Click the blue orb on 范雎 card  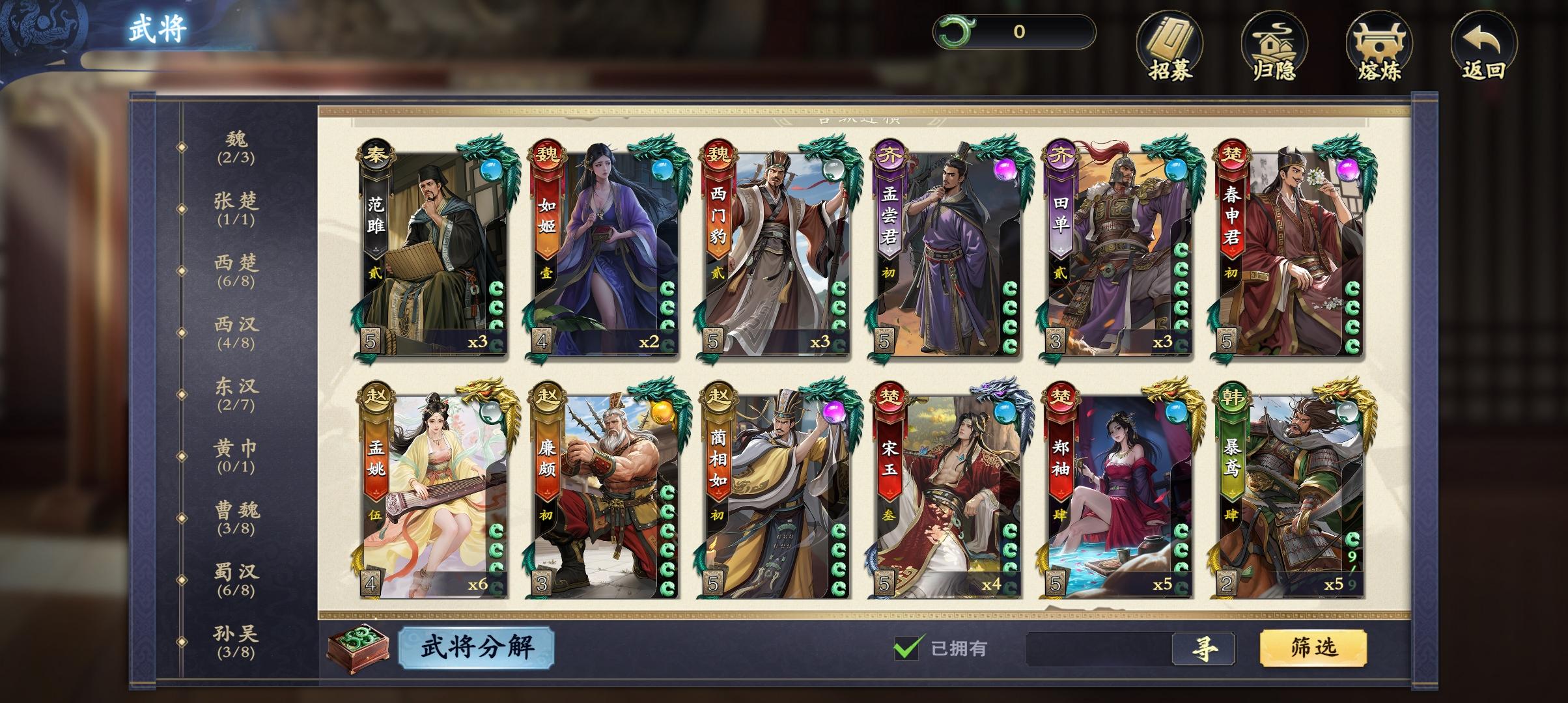tap(490, 169)
